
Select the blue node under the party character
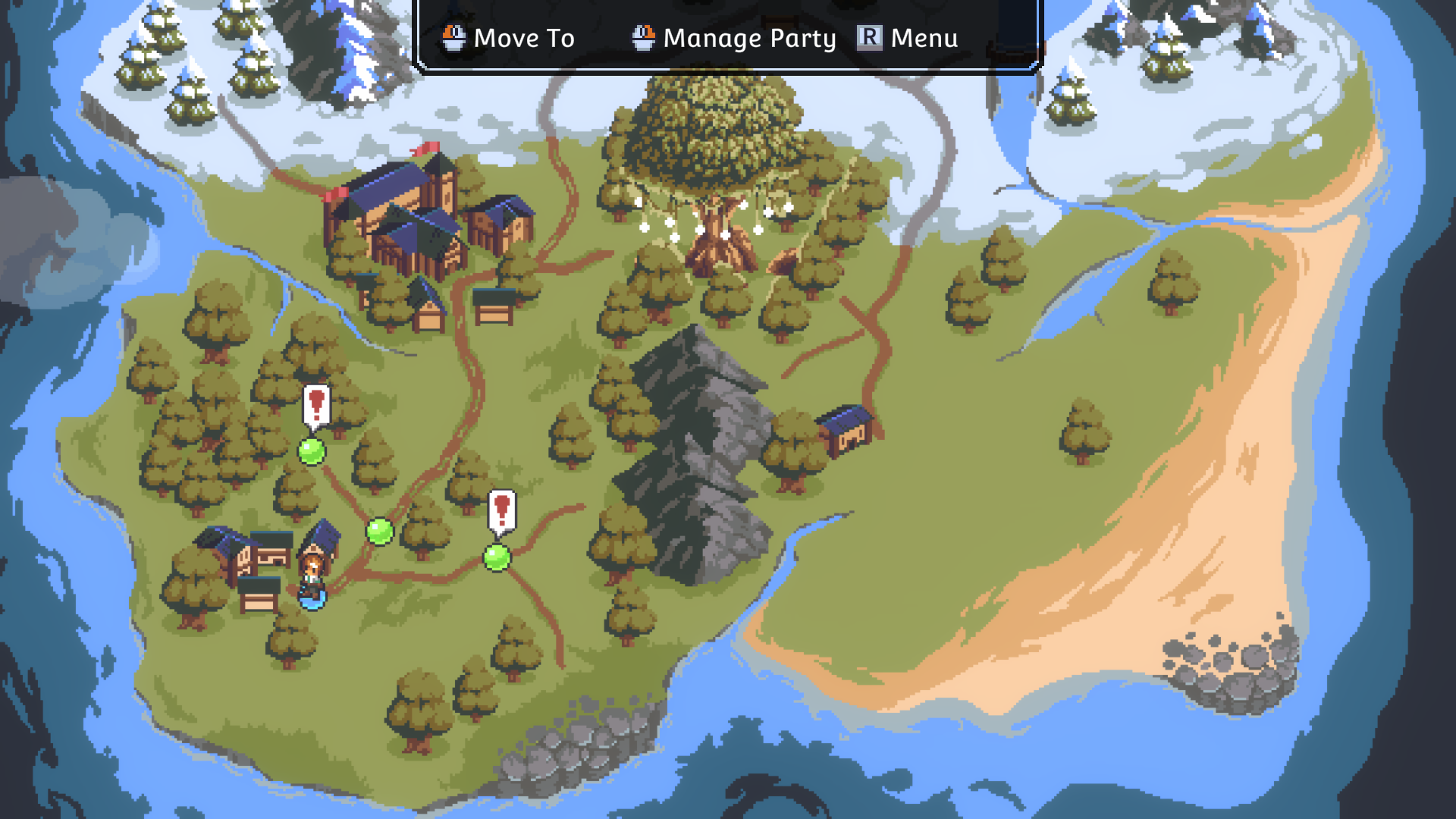(x=312, y=598)
